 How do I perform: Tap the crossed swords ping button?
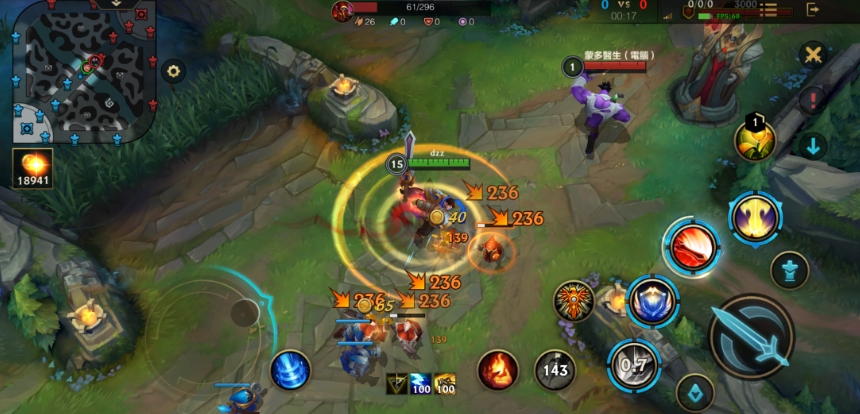click(813, 54)
